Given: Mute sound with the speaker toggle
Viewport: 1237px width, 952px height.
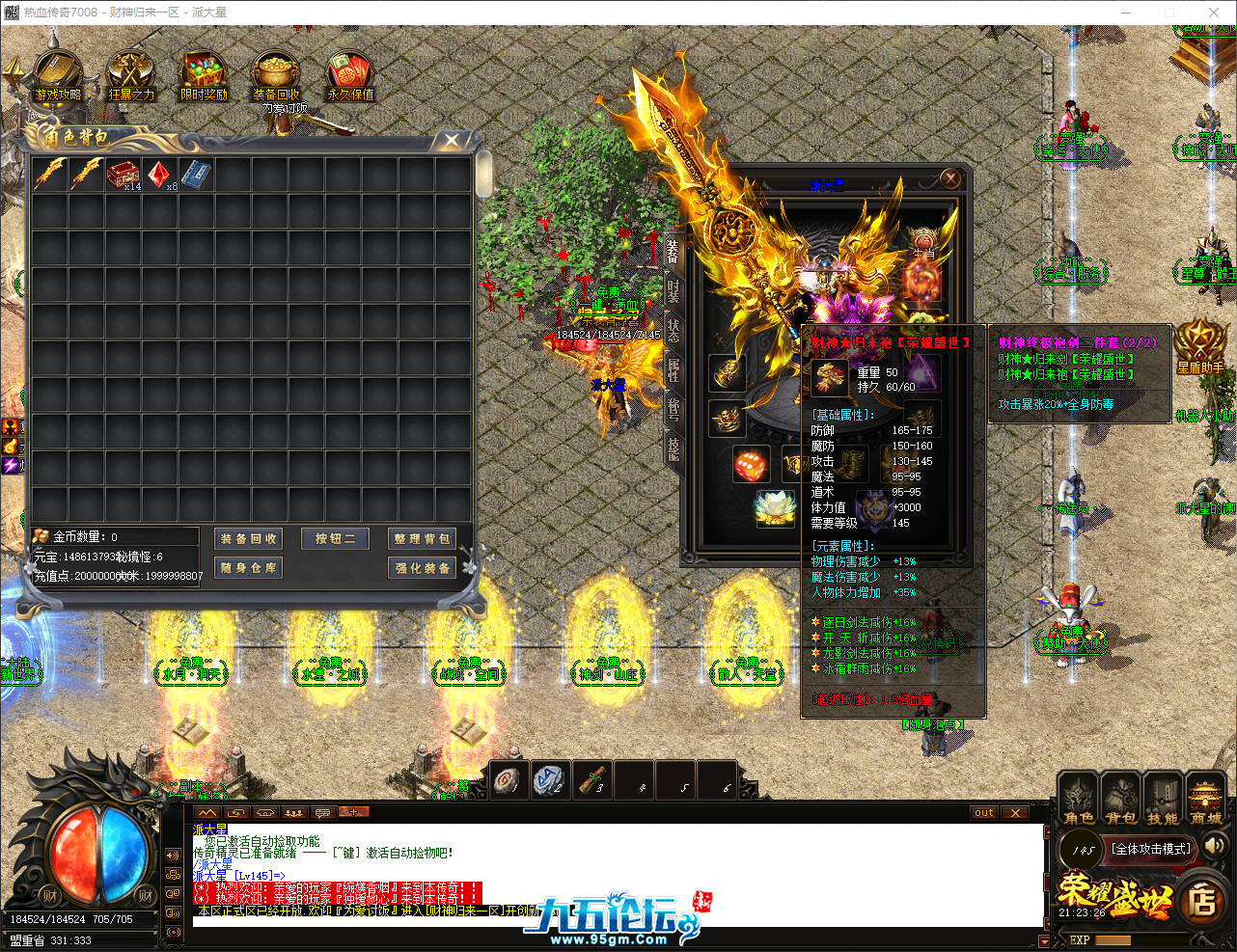Looking at the screenshot, I should 1214,849.
